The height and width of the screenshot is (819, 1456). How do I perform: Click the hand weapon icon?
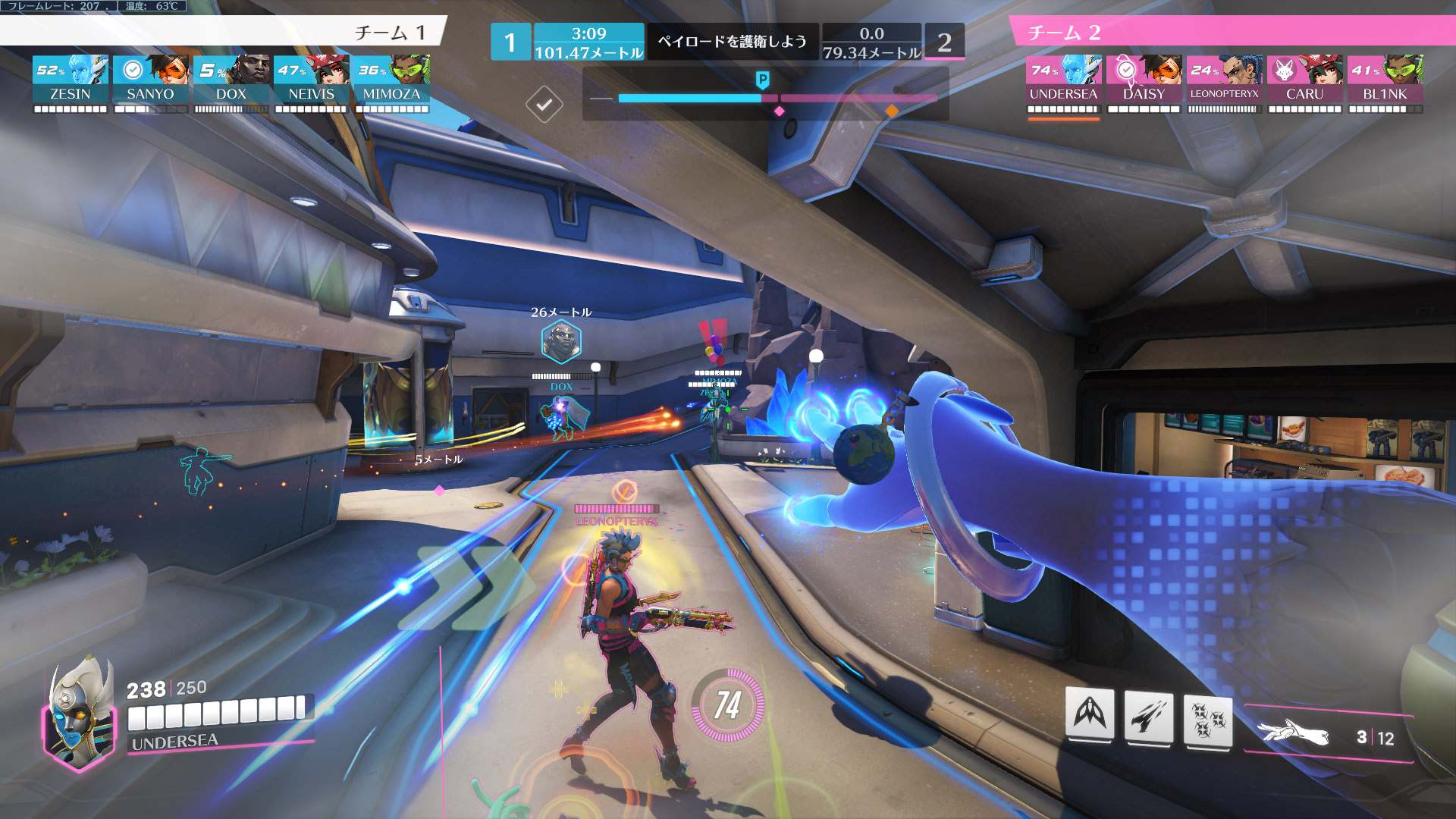pyautogui.click(x=1293, y=733)
